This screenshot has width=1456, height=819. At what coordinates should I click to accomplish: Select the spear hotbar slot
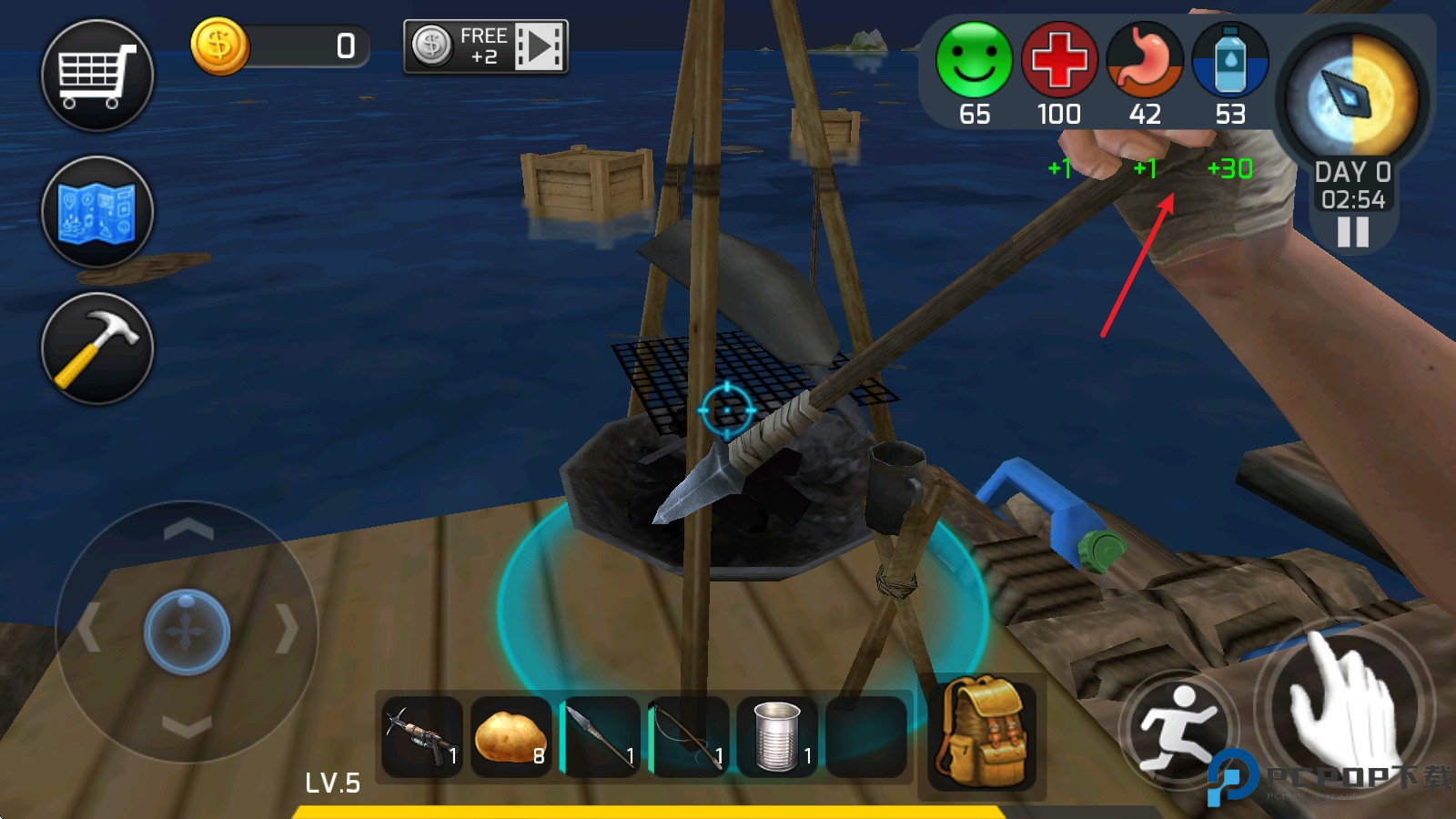(600, 737)
